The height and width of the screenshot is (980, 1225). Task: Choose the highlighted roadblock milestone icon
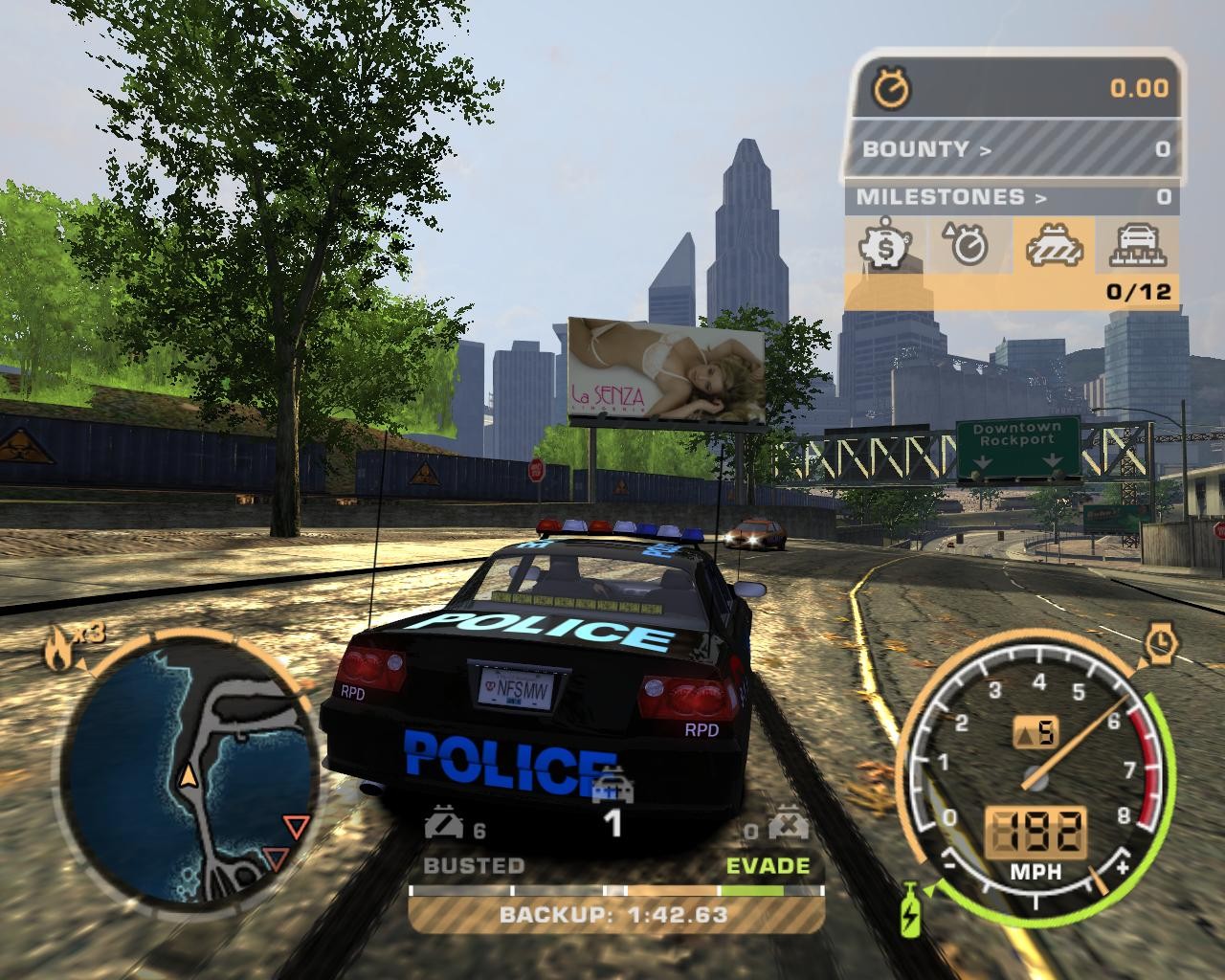[x=1052, y=246]
